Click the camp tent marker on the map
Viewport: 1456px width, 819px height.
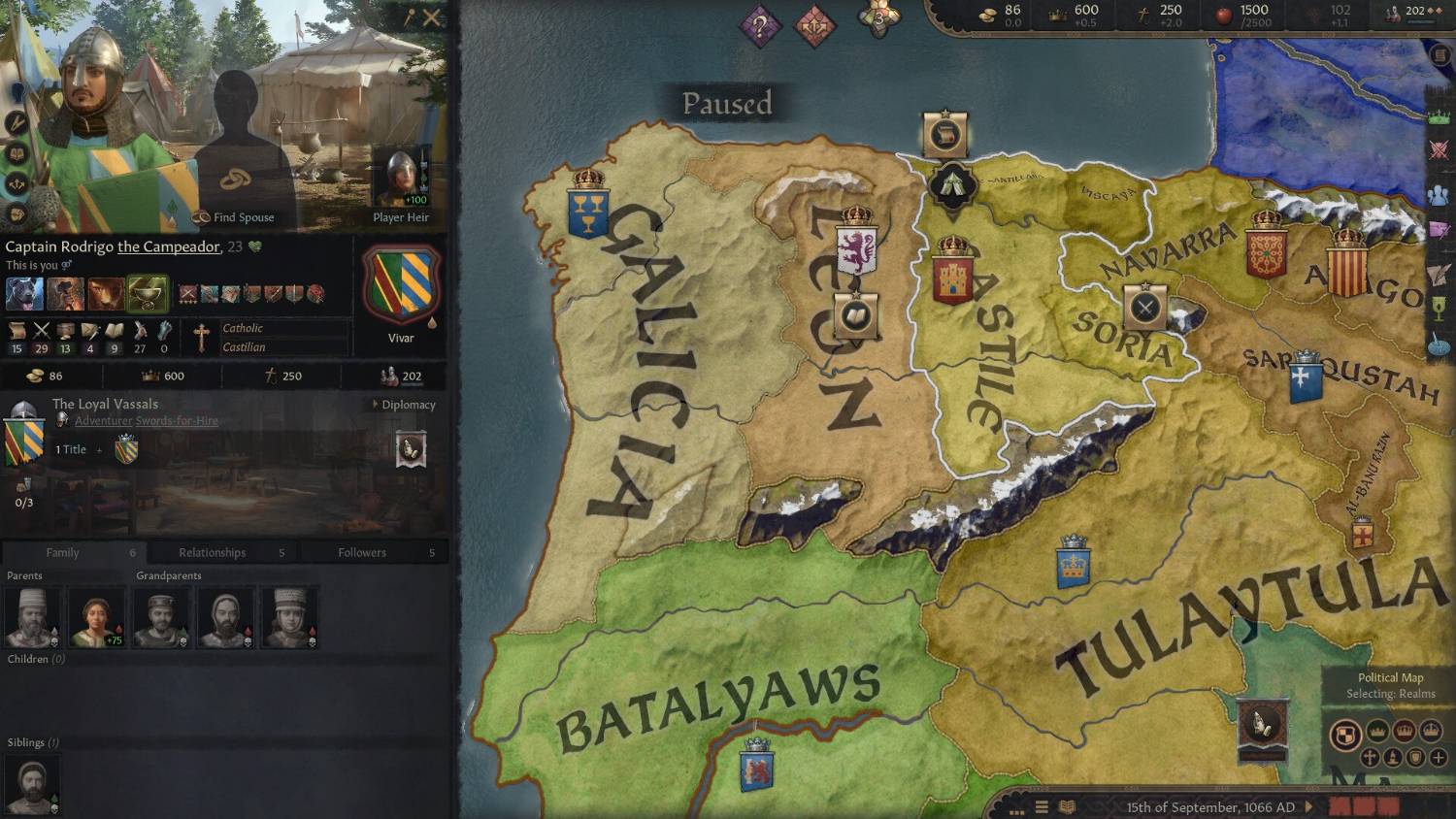(x=952, y=183)
